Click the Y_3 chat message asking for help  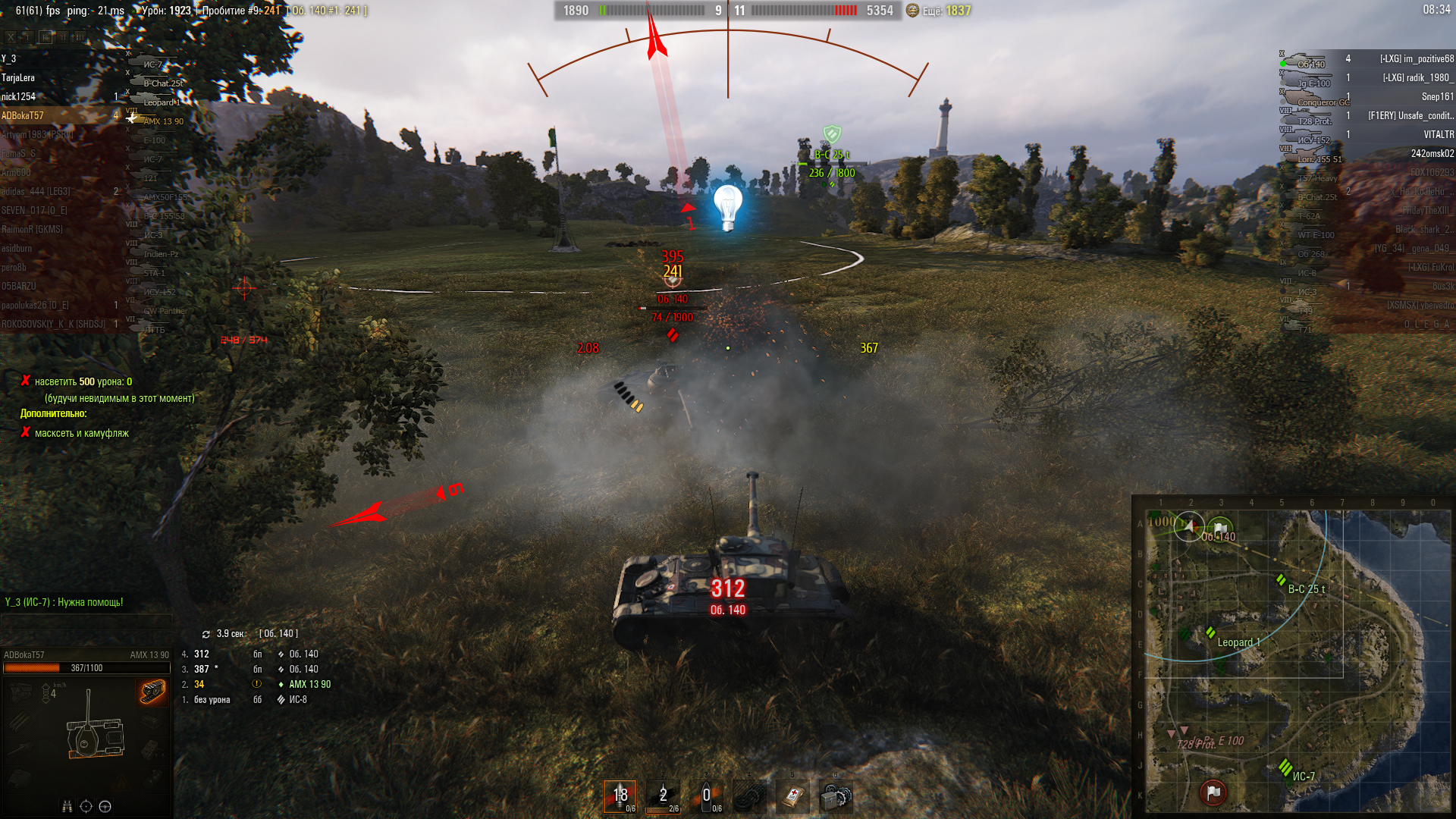[x=64, y=603]
